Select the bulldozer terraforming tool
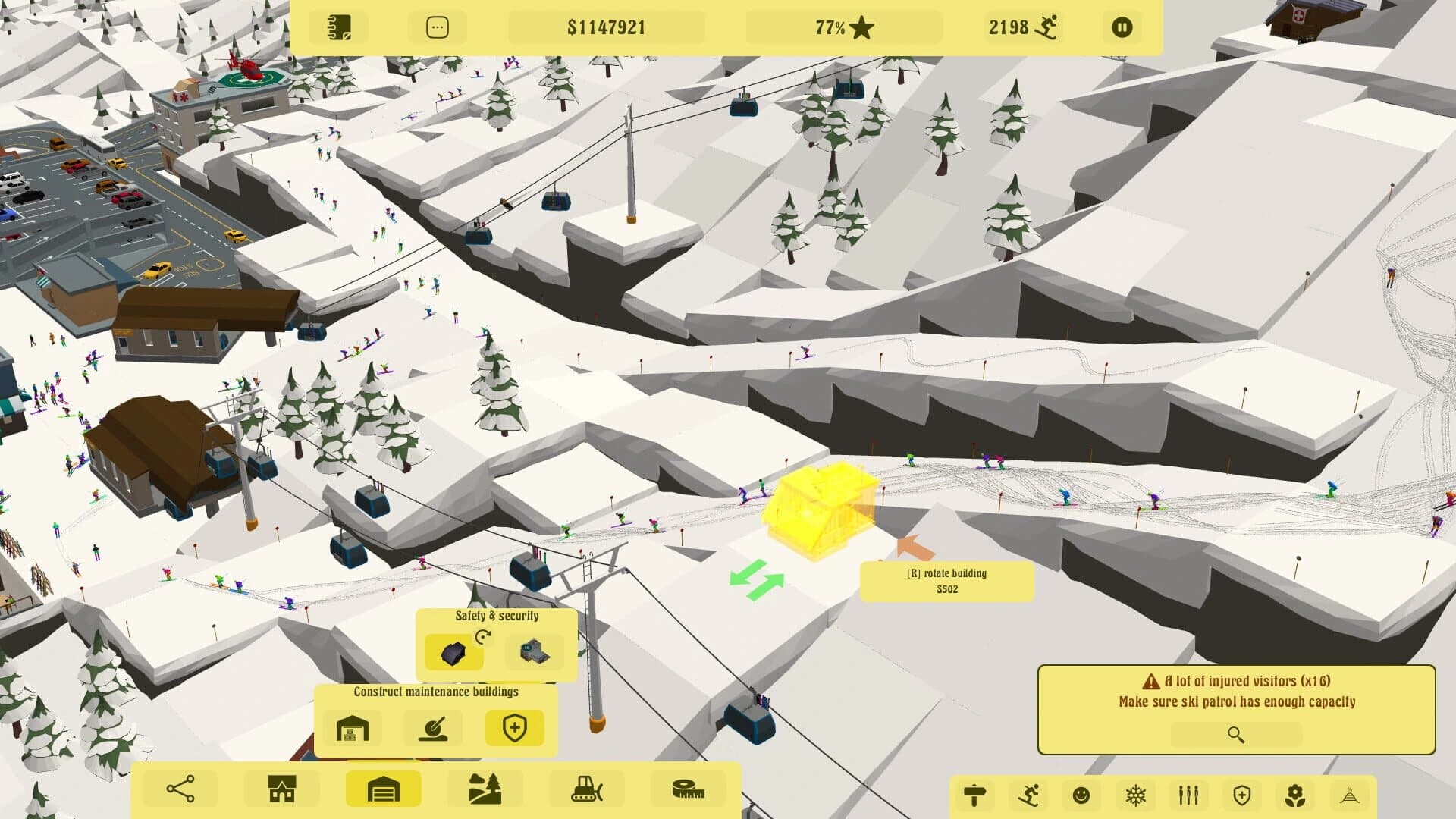 tap(589, 788)
